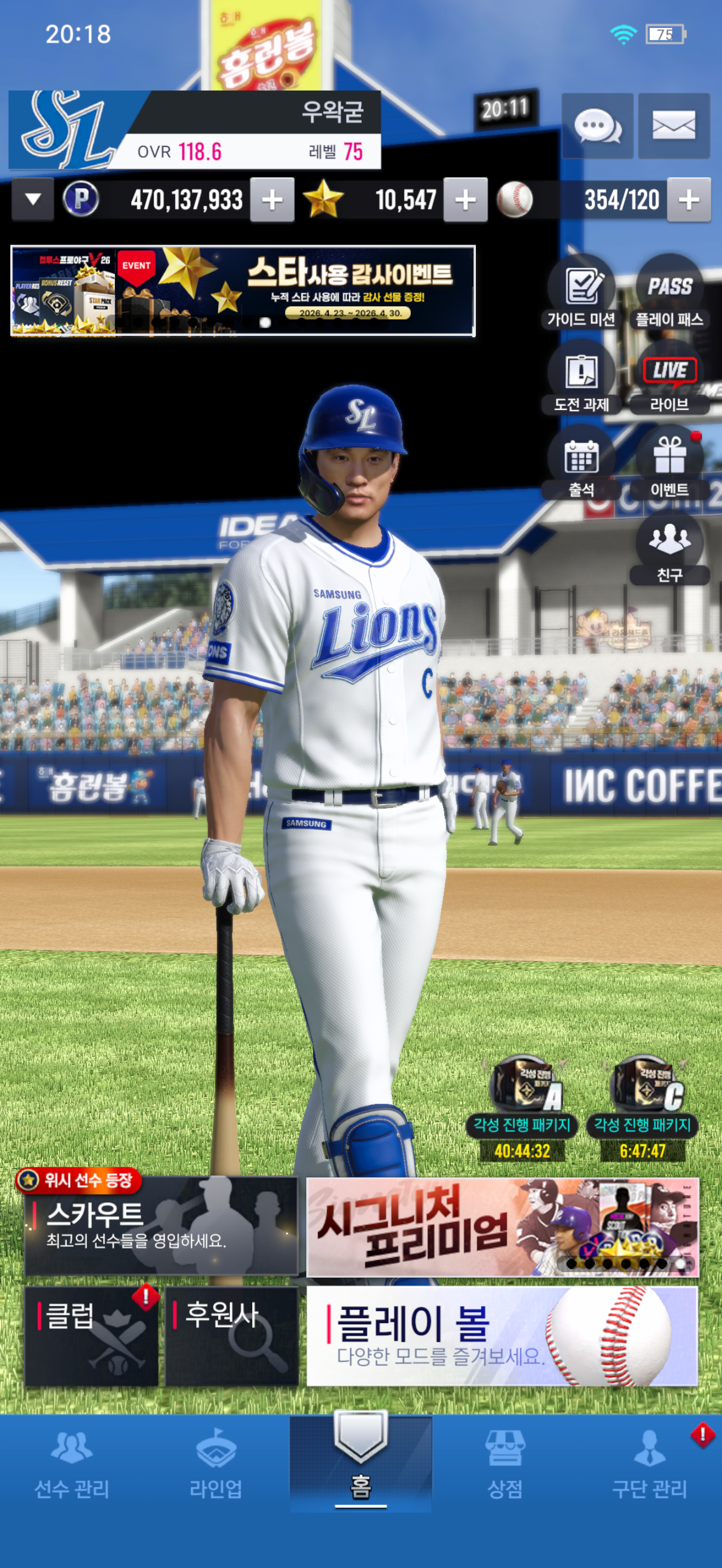
Task: Switch to the 상점 shop tab
Action: pos(505,1465)
